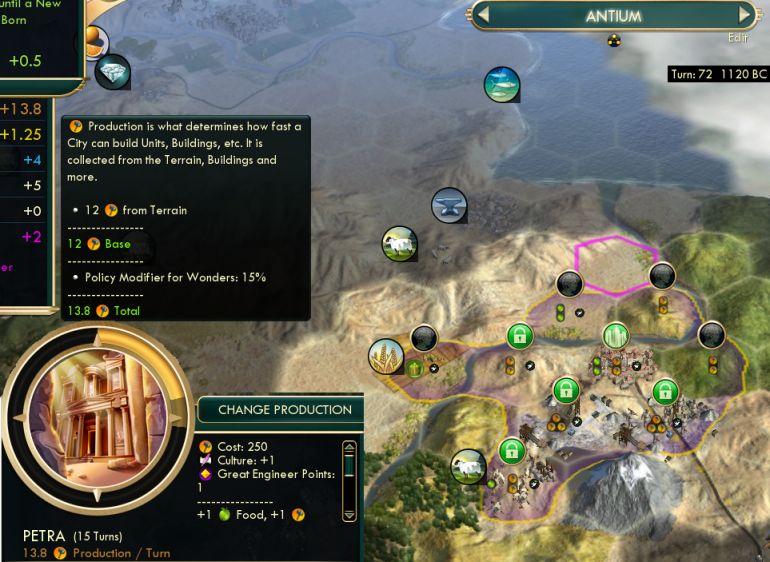Select the iron anvil resource icon
The height and width of the screenshot is (562, 770).
[x=449, y=206]
